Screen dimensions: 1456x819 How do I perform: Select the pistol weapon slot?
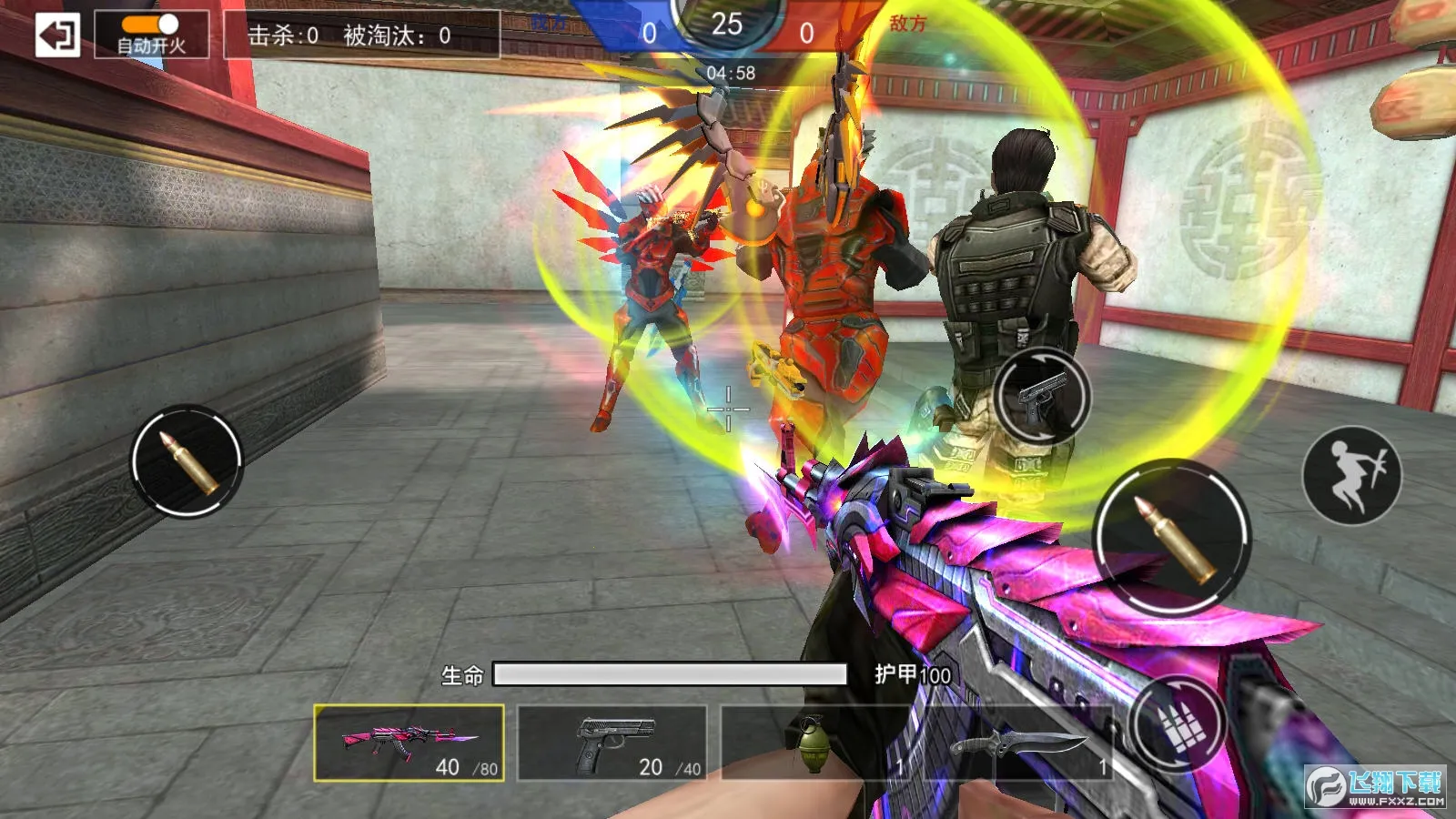(x=612, y=743)
